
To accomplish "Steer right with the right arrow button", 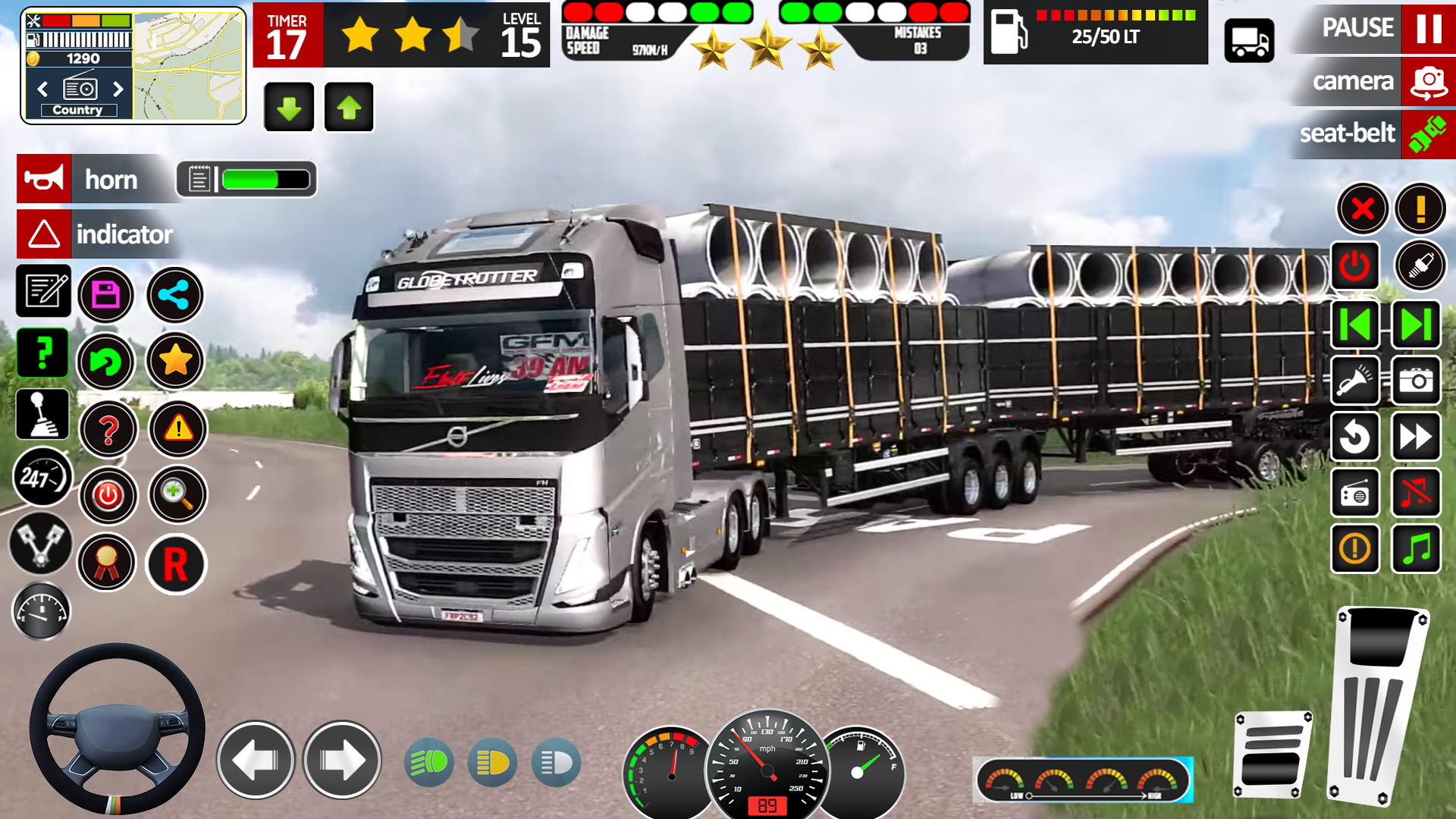I will coord(342,760).
